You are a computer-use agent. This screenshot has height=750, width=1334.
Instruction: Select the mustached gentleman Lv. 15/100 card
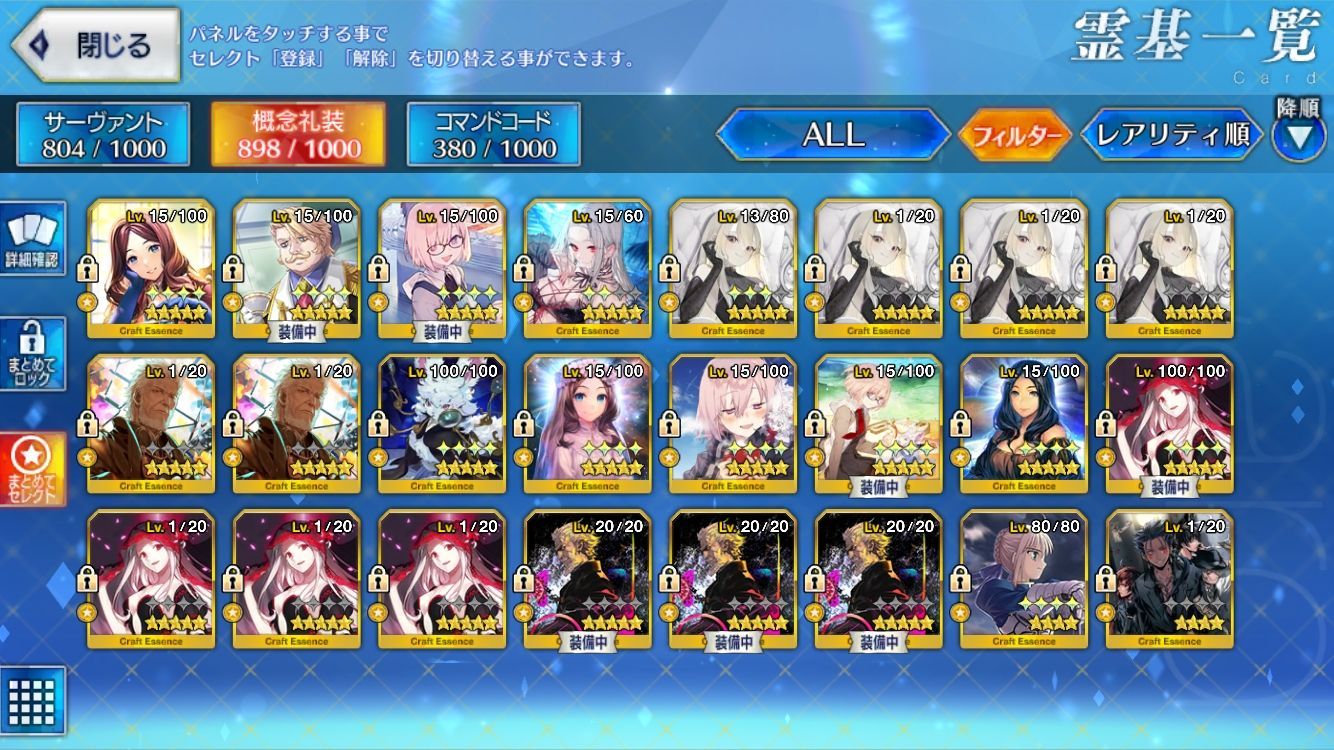pos(297,269)
